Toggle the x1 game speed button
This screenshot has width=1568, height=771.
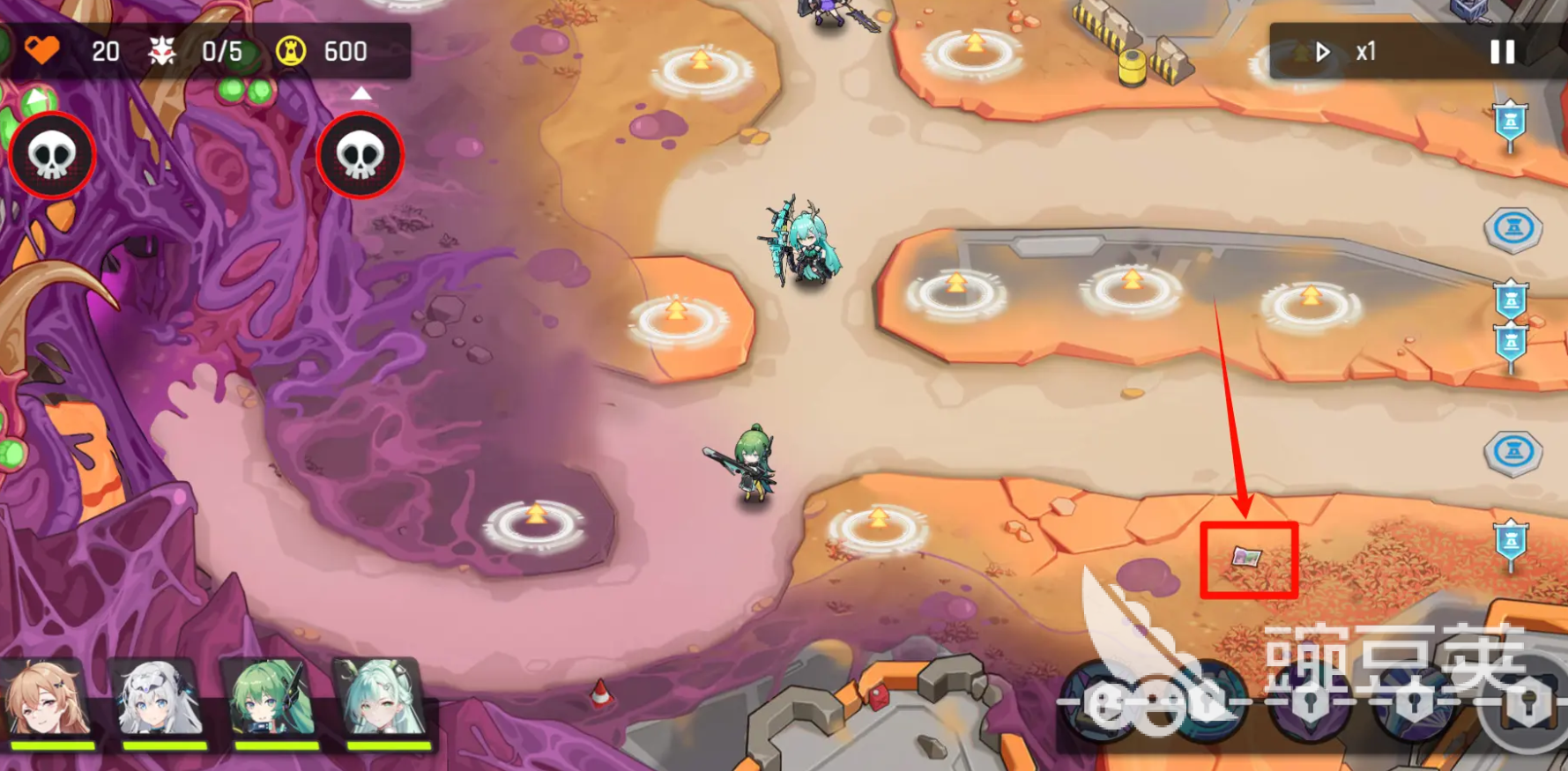(1346, 52)
